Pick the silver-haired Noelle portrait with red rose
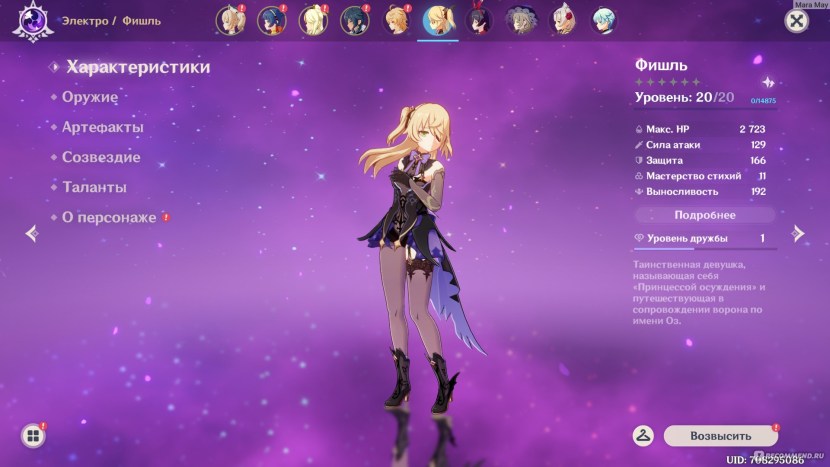The height and width of the screenshot is (467, 830). 560,20
